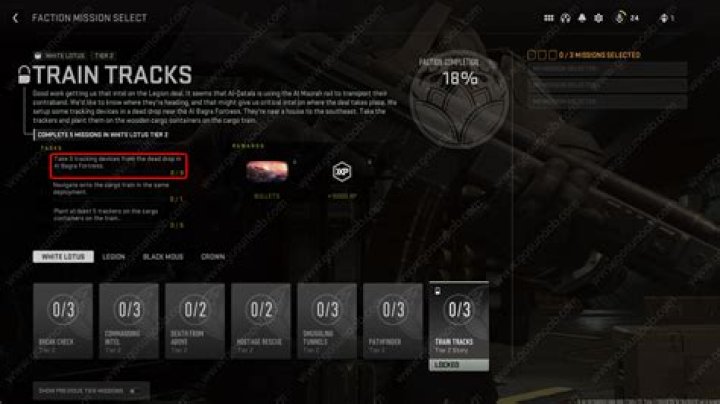Show the Crown faction missions
This screenshot has width=720, height=404.
(212, 257)
